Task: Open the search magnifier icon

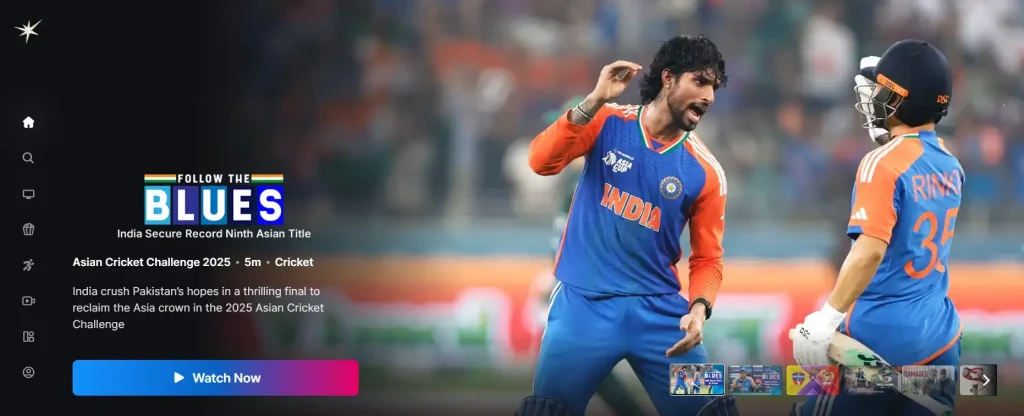Action: [x=28, y=158]
